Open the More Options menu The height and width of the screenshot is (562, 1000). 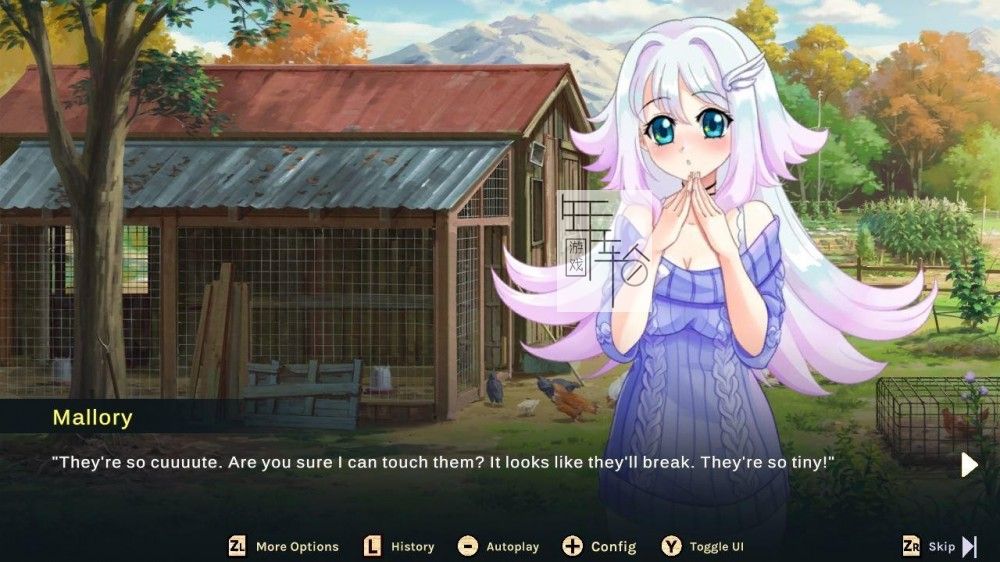pos(284,547)
